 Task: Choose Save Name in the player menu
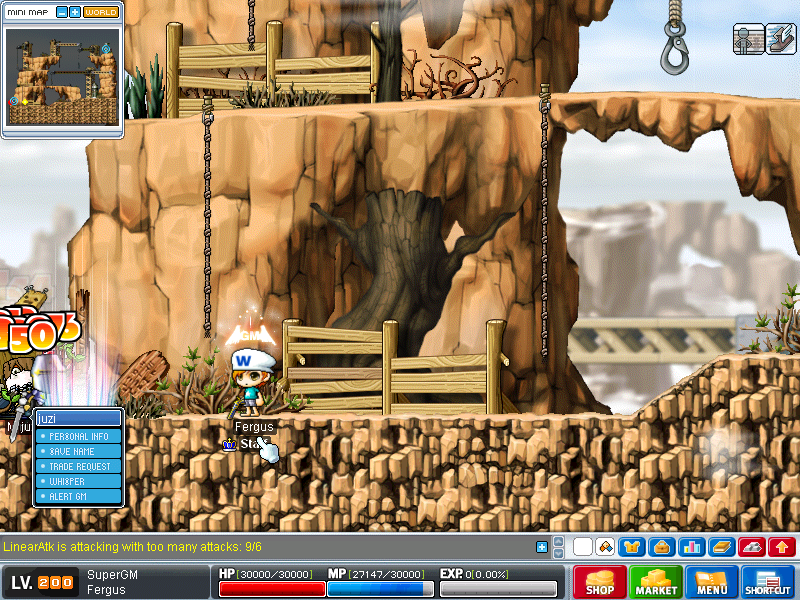pyautogui.click(x=79, y=451)
